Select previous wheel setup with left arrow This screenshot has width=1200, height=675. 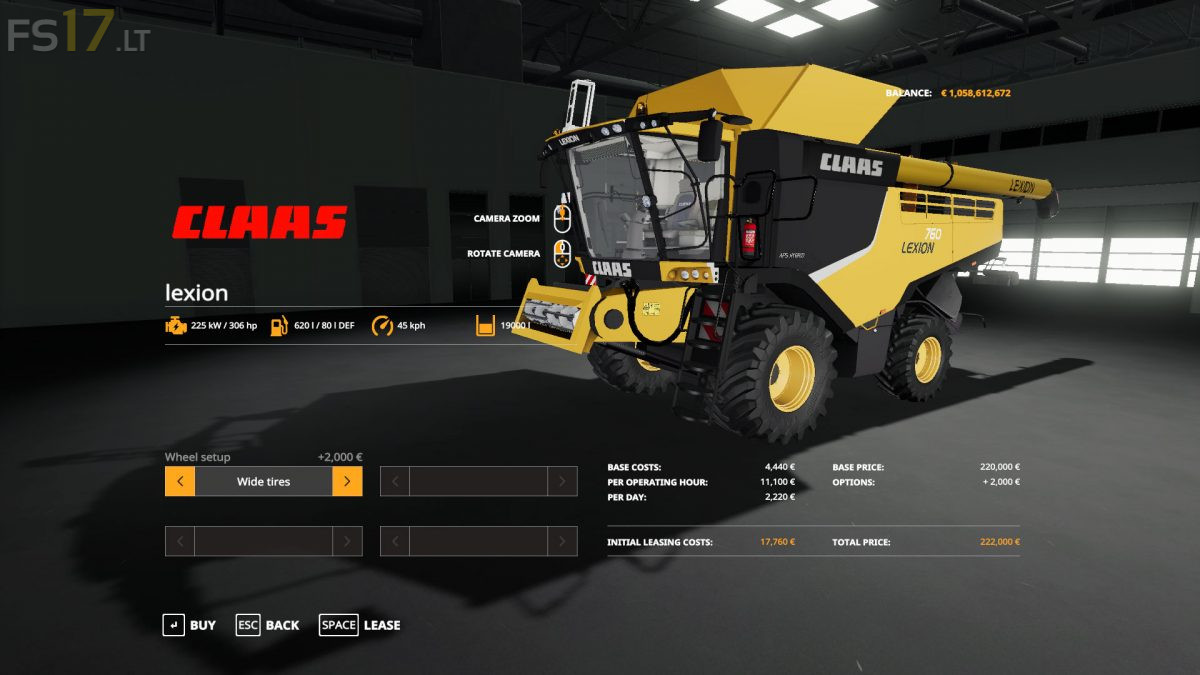[180, 482]
